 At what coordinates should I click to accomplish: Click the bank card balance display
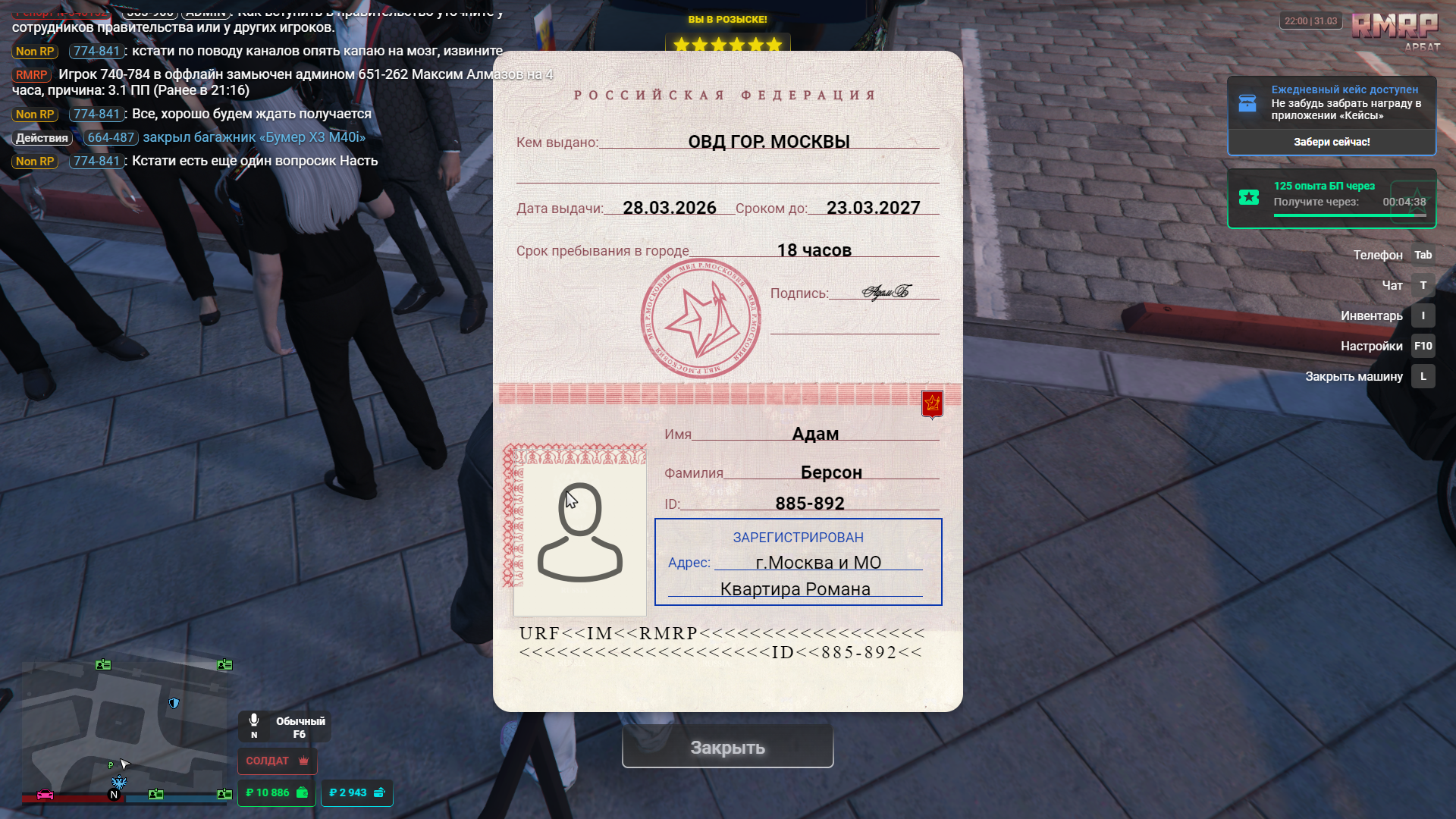pyautogui.click(x=356, y=792)
